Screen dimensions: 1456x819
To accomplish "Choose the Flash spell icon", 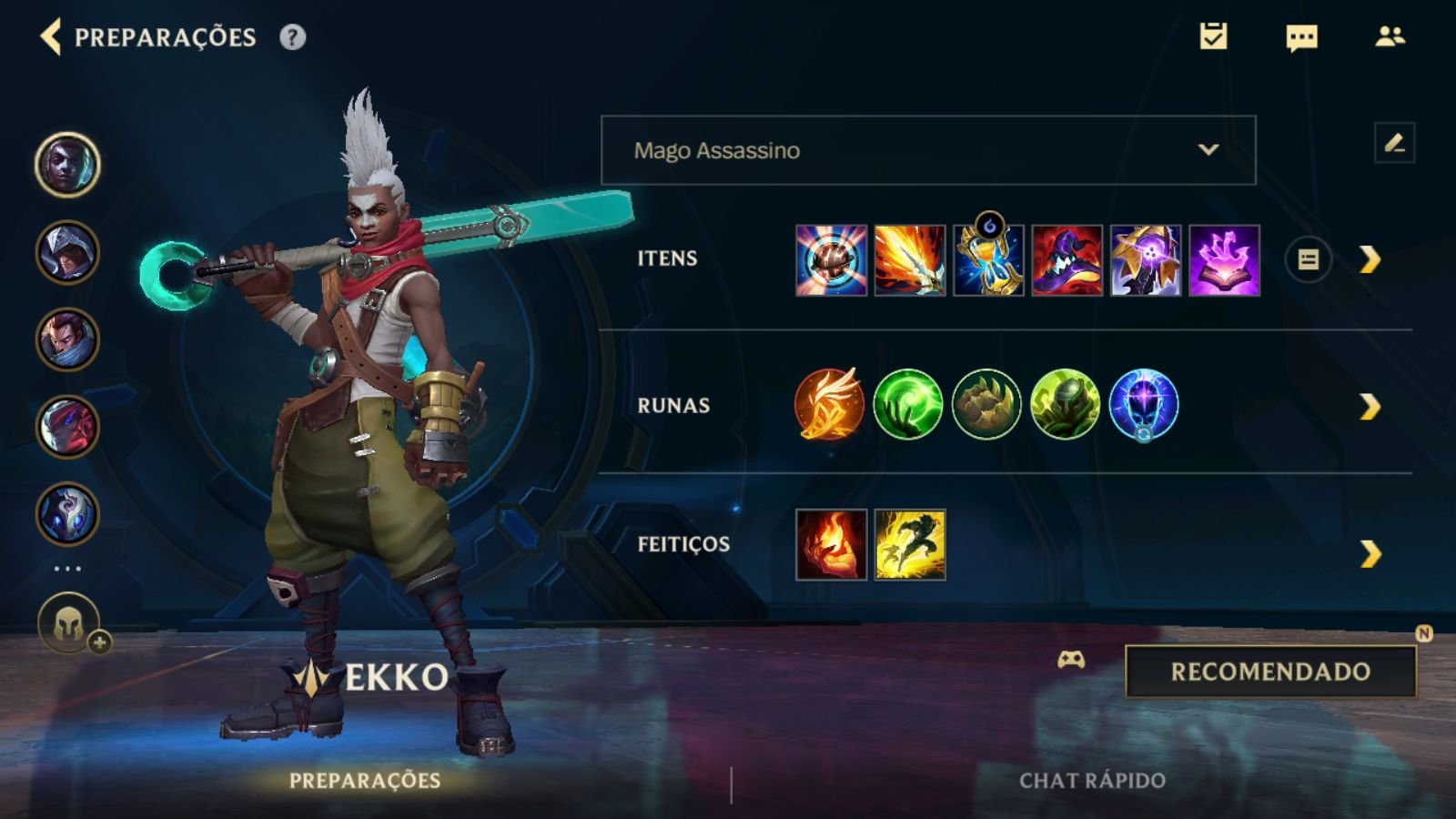I will pyautogui.click(x=910, y=545).
